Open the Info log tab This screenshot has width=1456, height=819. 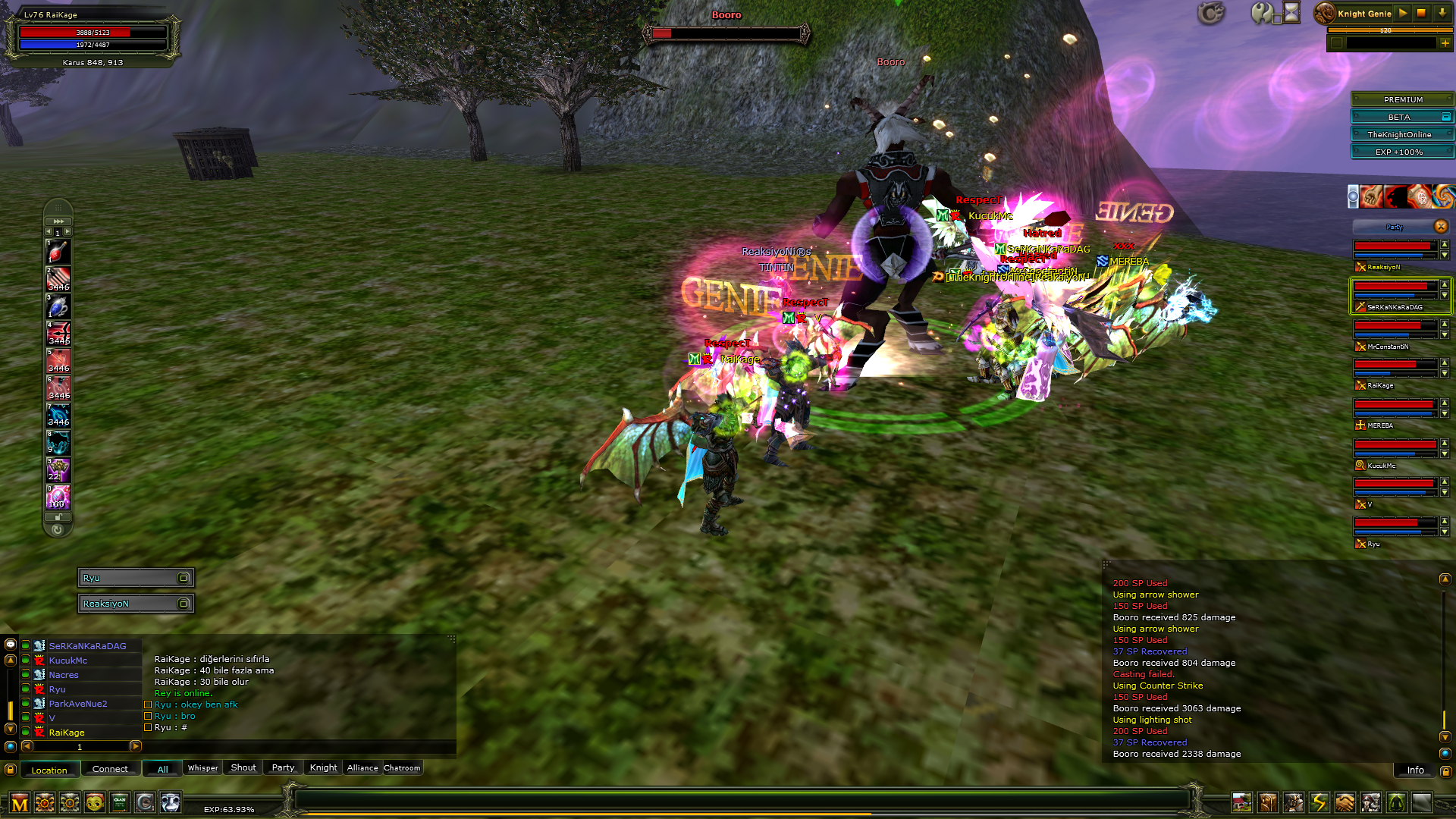point(1415,770)
